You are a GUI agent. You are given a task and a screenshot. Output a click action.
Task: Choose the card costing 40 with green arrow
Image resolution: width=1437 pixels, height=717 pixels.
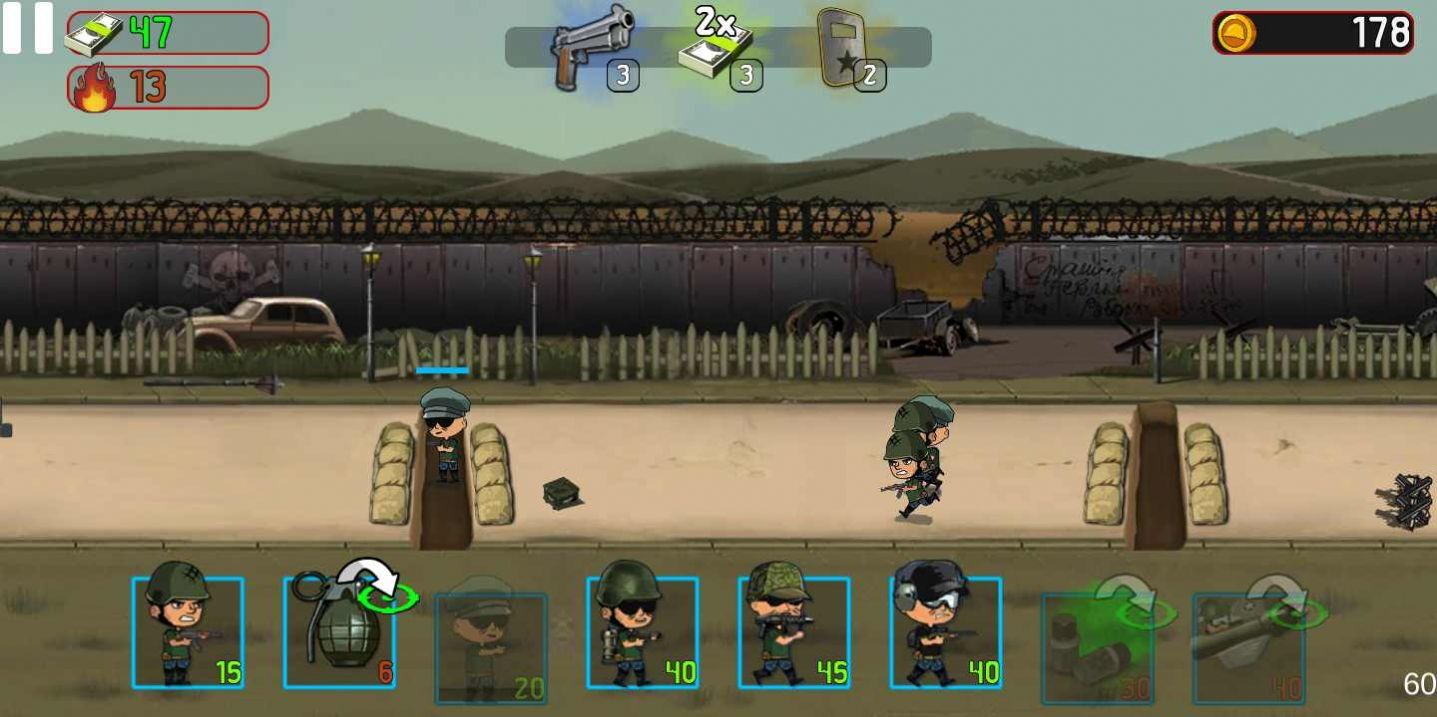pyautogui.click(x=1248, y=647)
